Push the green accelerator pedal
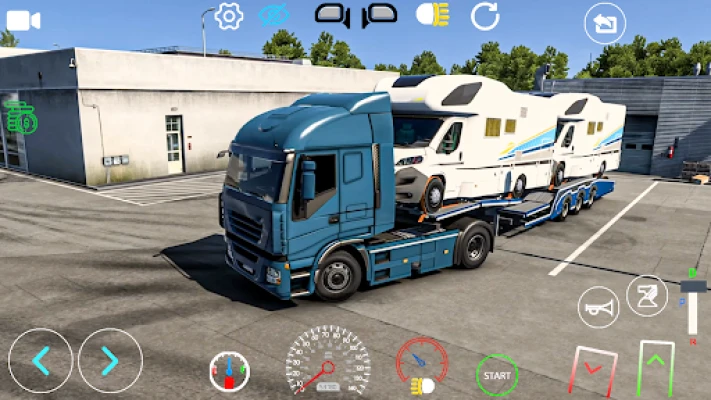 [x=656, y=367]
